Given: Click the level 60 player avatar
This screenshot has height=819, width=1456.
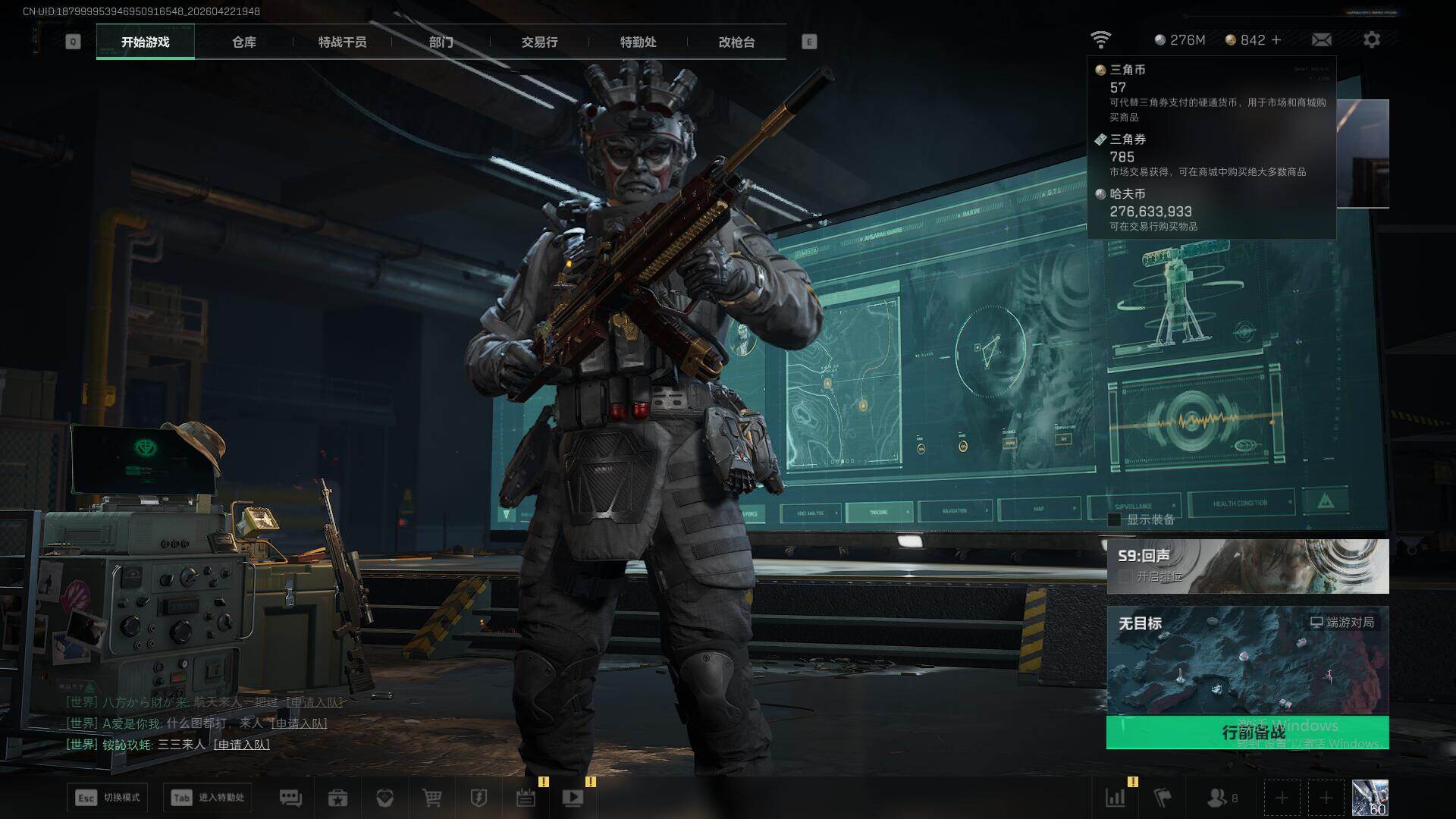Looking at the screenshot, I should 1370,798.
